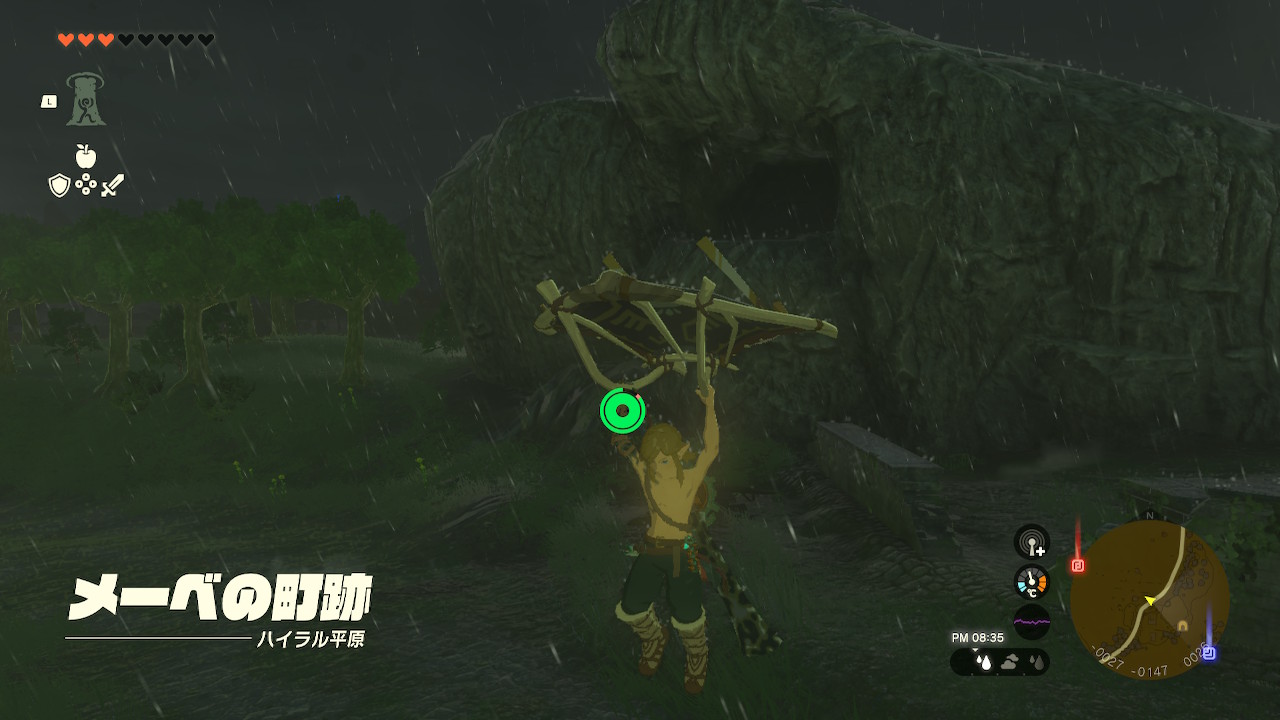Viewport: 1280px width, 720px height.
Task: Click the yellow player arrow on minimap
Action: (x=1150, y=600)
